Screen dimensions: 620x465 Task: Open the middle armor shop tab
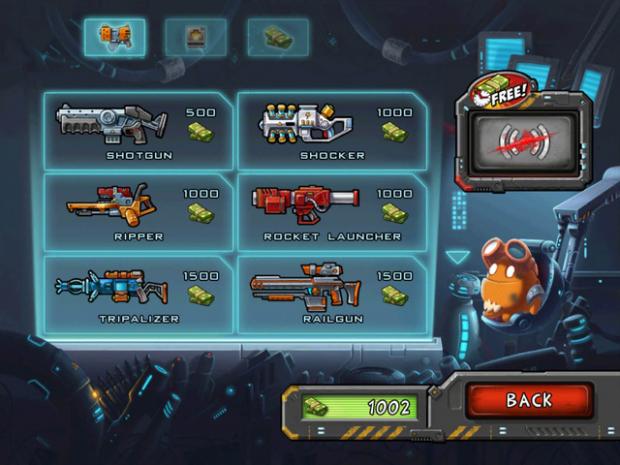(195, 38)
